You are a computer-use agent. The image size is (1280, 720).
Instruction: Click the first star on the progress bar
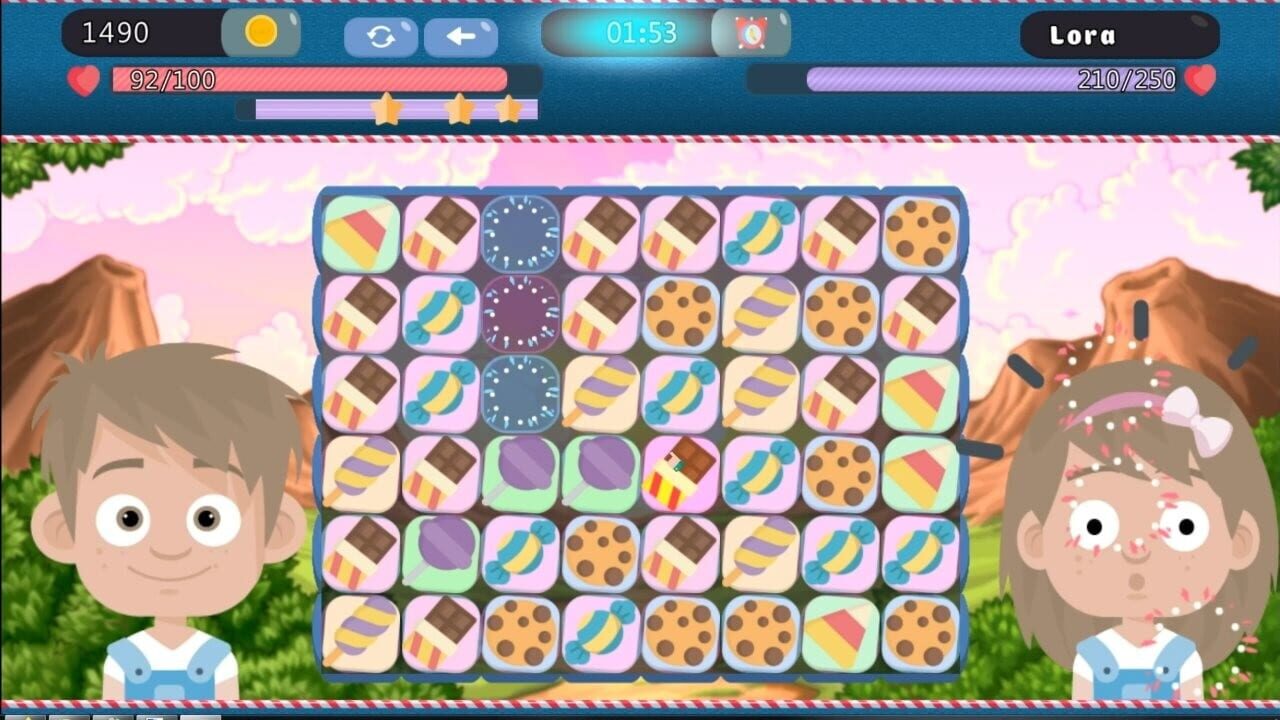388,110
